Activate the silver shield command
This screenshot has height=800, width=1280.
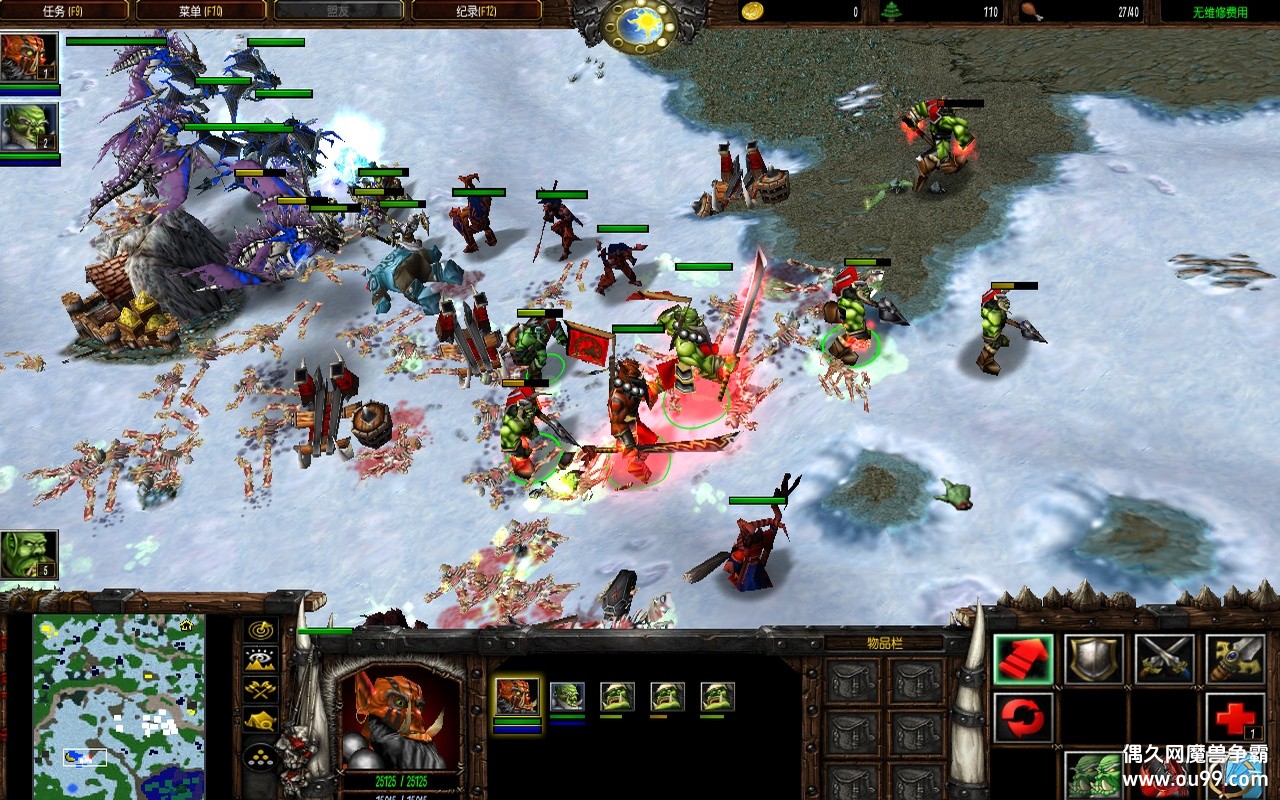tap(1093, 659)
